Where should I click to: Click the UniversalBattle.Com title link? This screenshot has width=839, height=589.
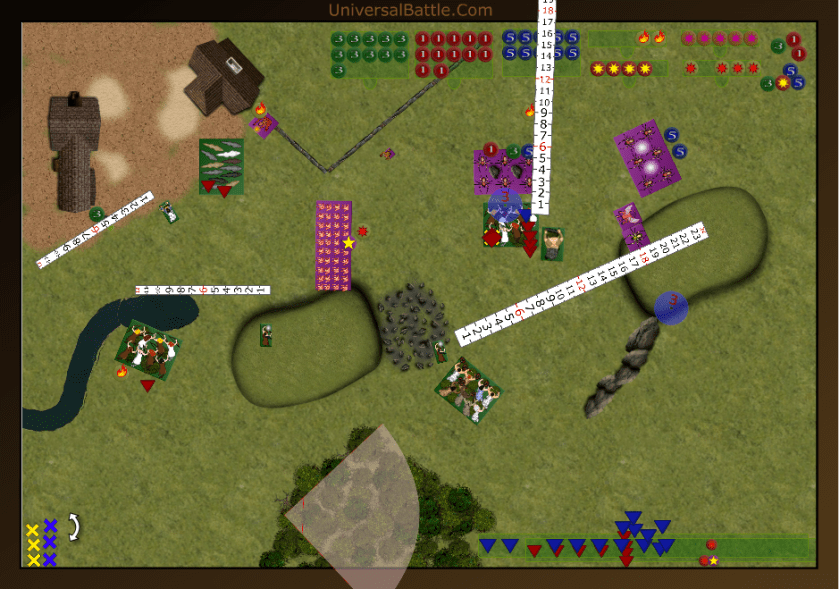coord(410,10)
